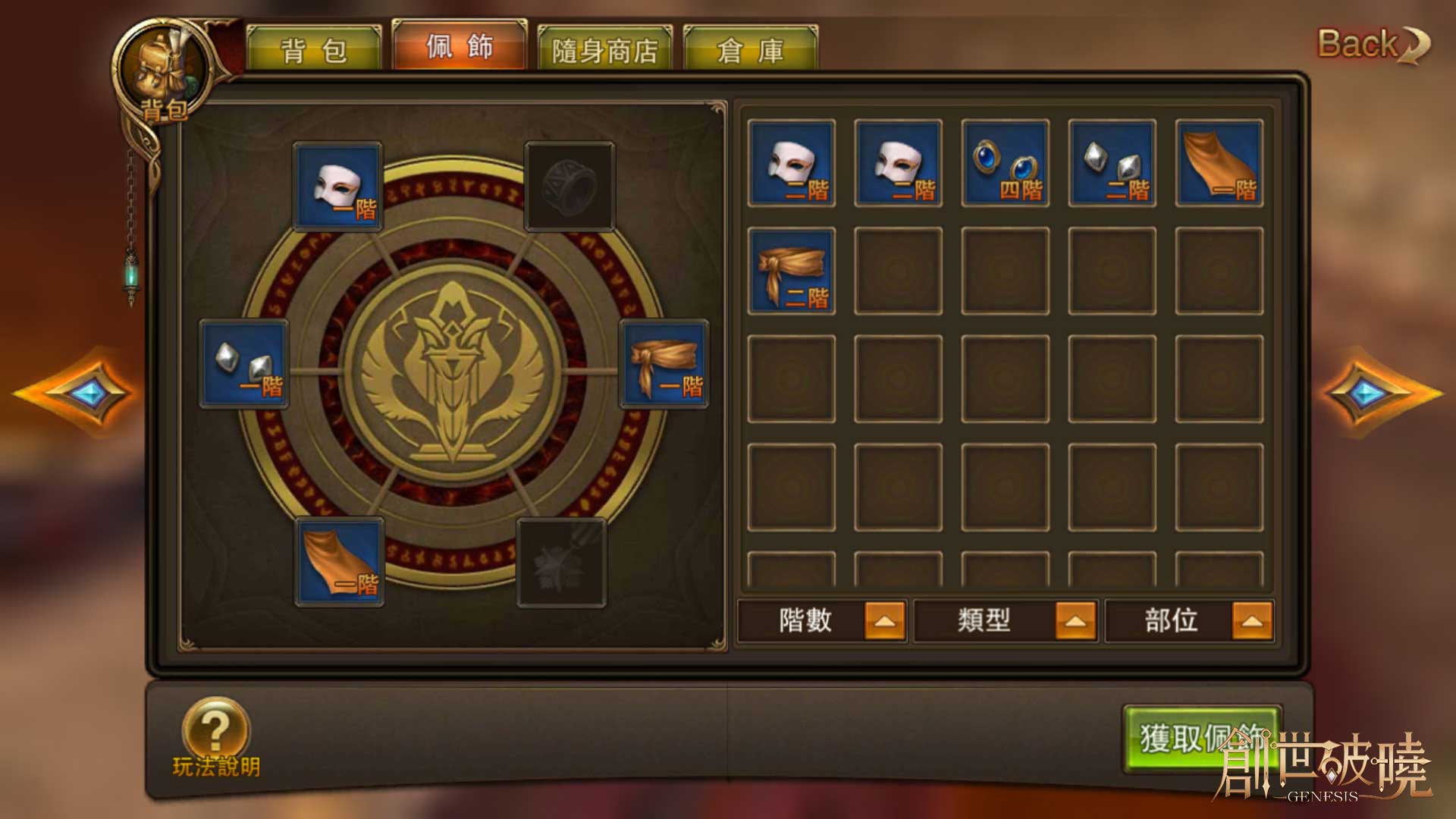Choose the blue gem earrings marked 四階
This screenshot has width=1456, height=819.
click(1006, 162)
